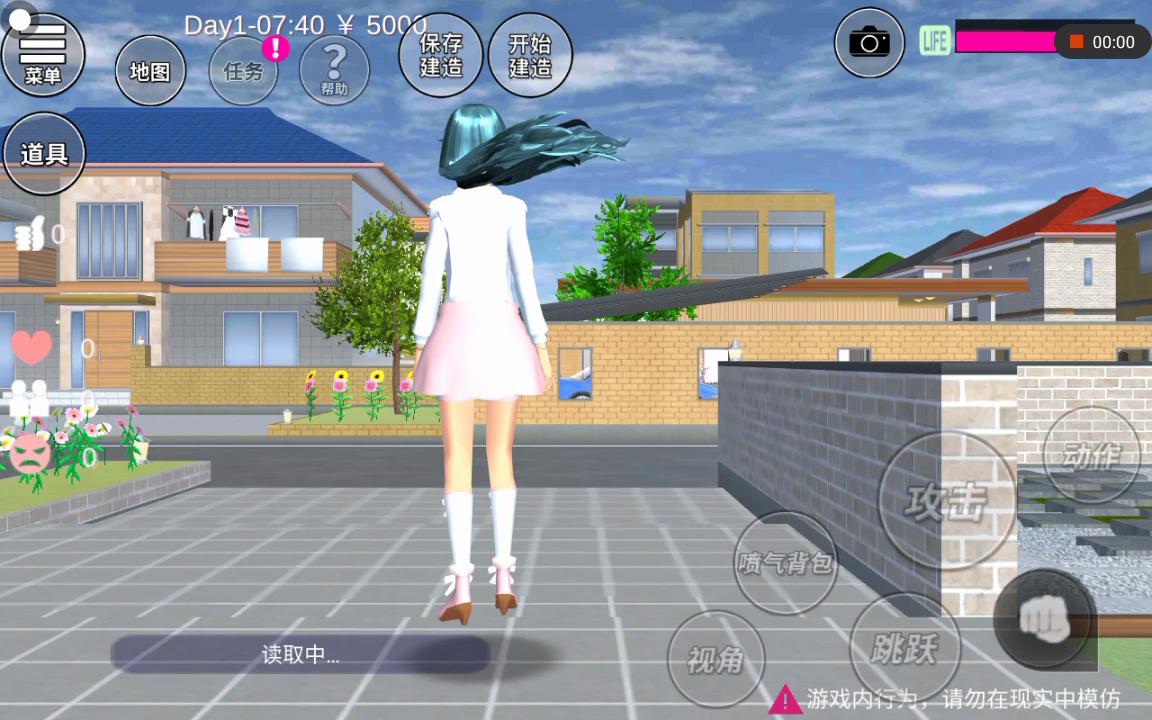Open the 地图 map button
1152x720 pixels.
(150, 71)
